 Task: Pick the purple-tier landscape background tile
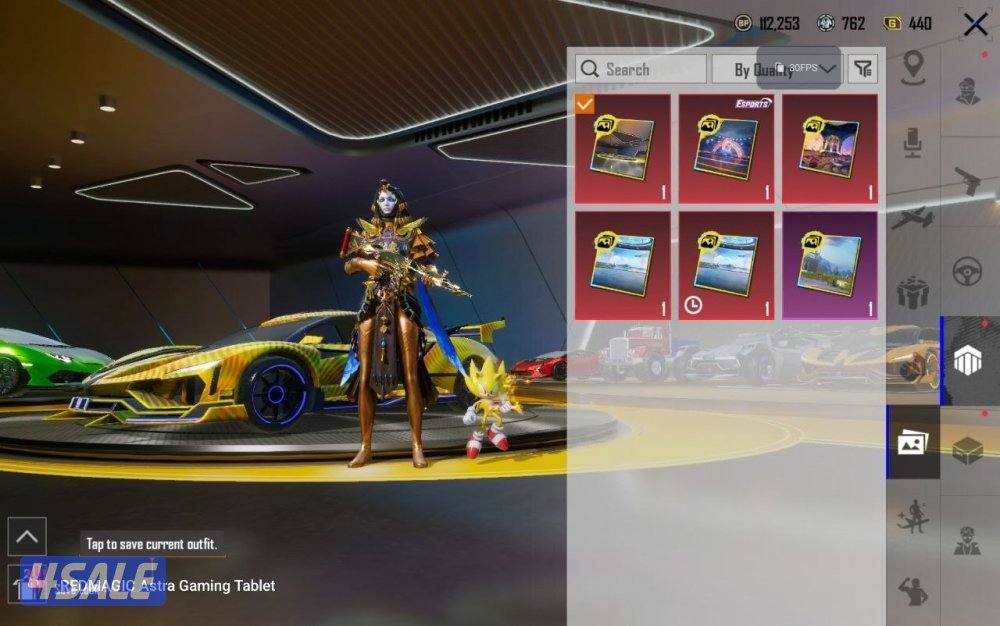click(830, 265)
